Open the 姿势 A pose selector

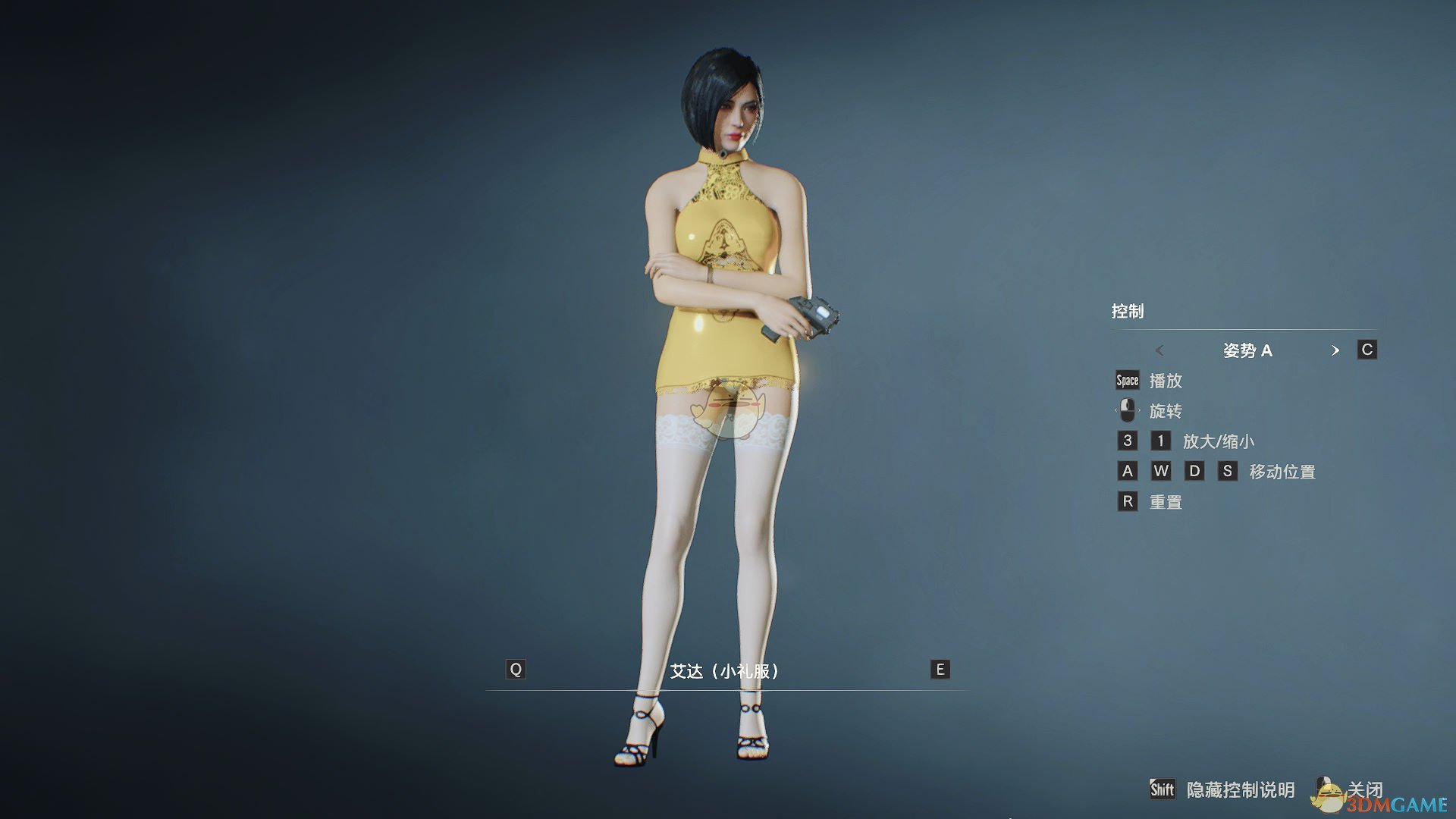[1248, 350]
